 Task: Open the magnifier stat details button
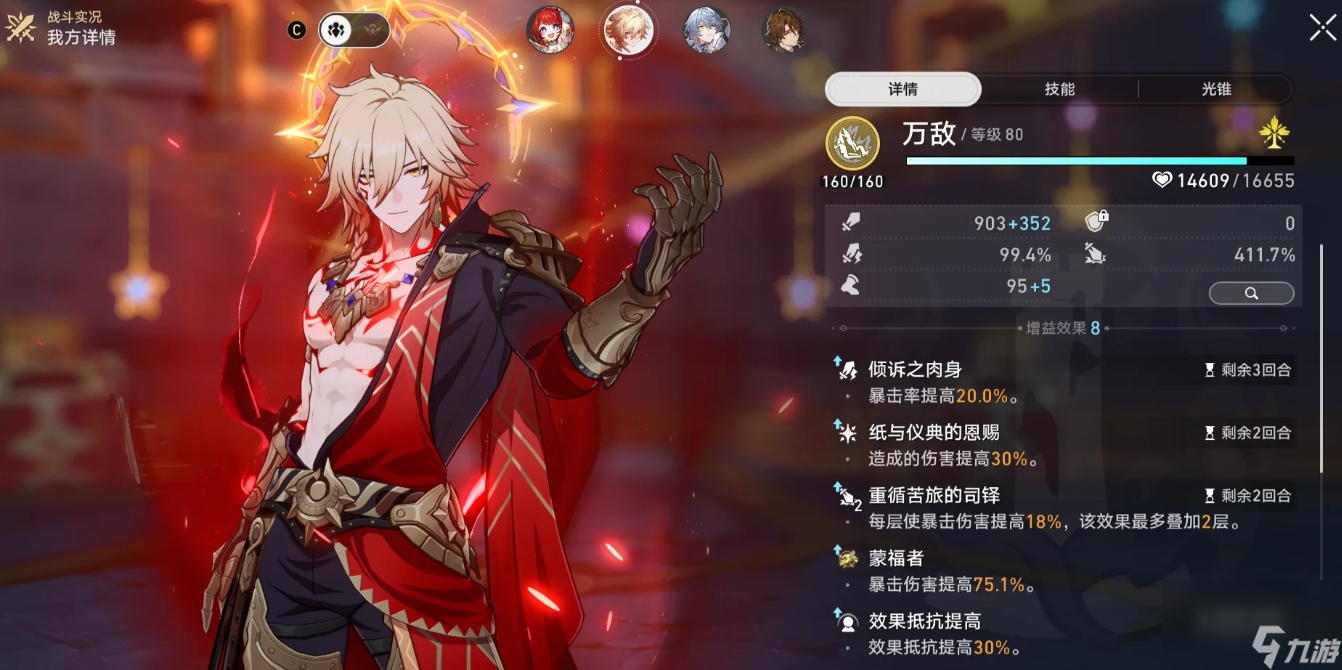(1251, 293)
